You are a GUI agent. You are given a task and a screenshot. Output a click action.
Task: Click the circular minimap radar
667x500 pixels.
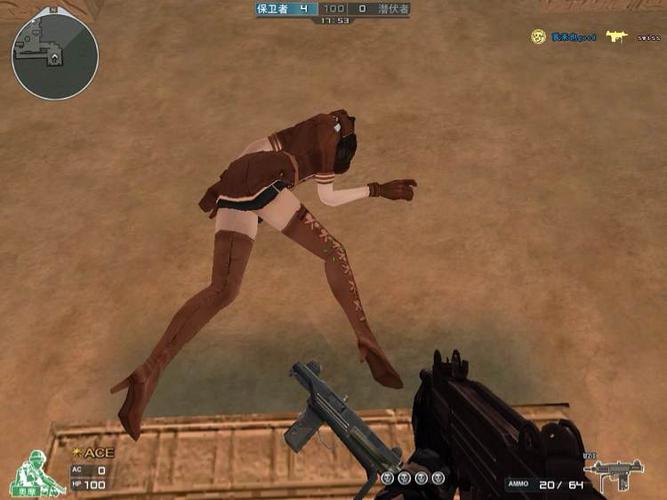tap(55, 56)
